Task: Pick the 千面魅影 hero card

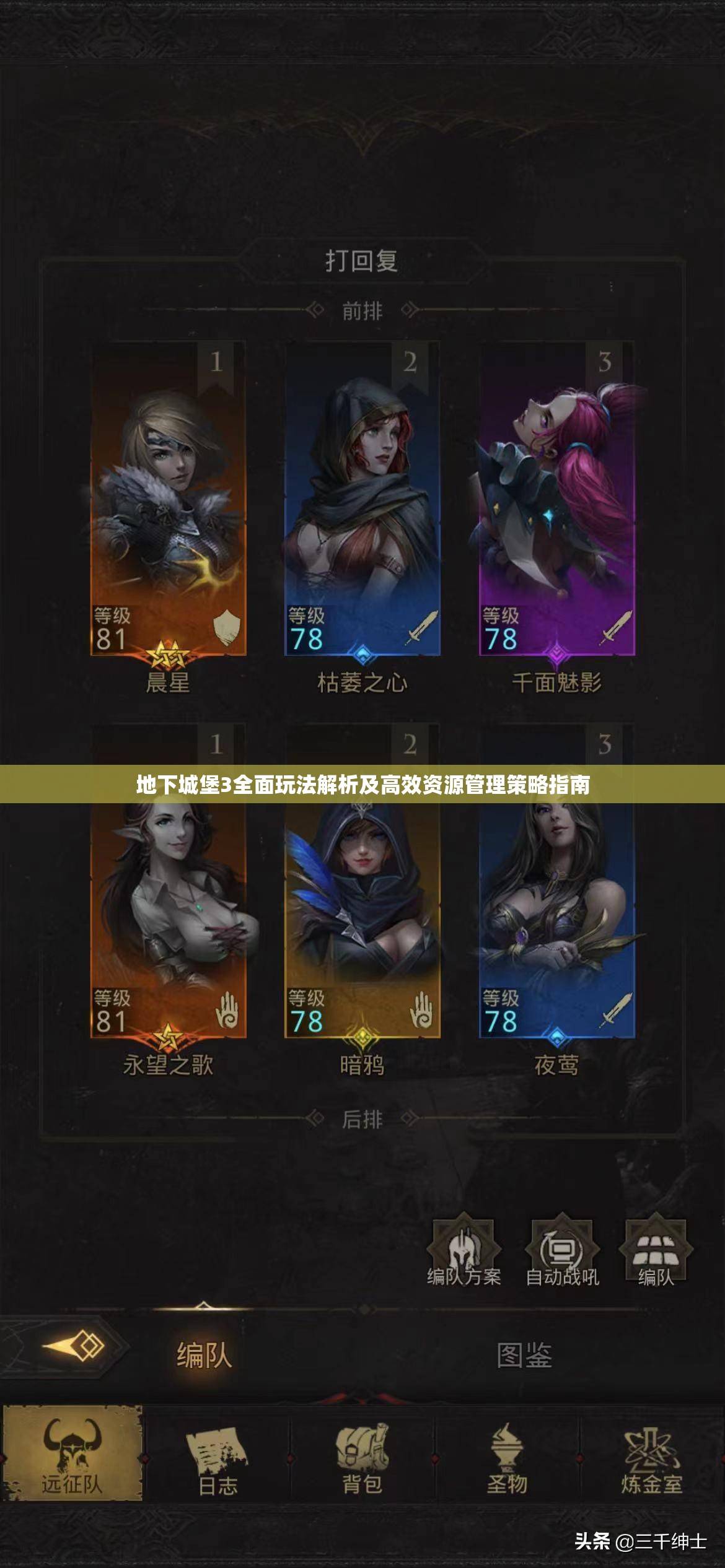Action: pos(556,499)
